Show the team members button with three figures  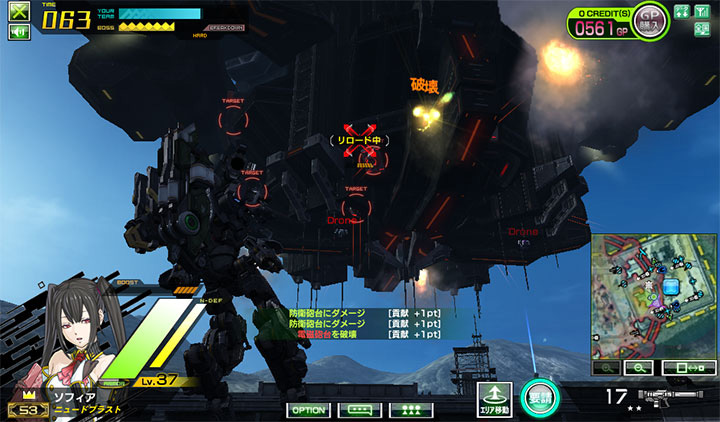(x=409, y=410)
